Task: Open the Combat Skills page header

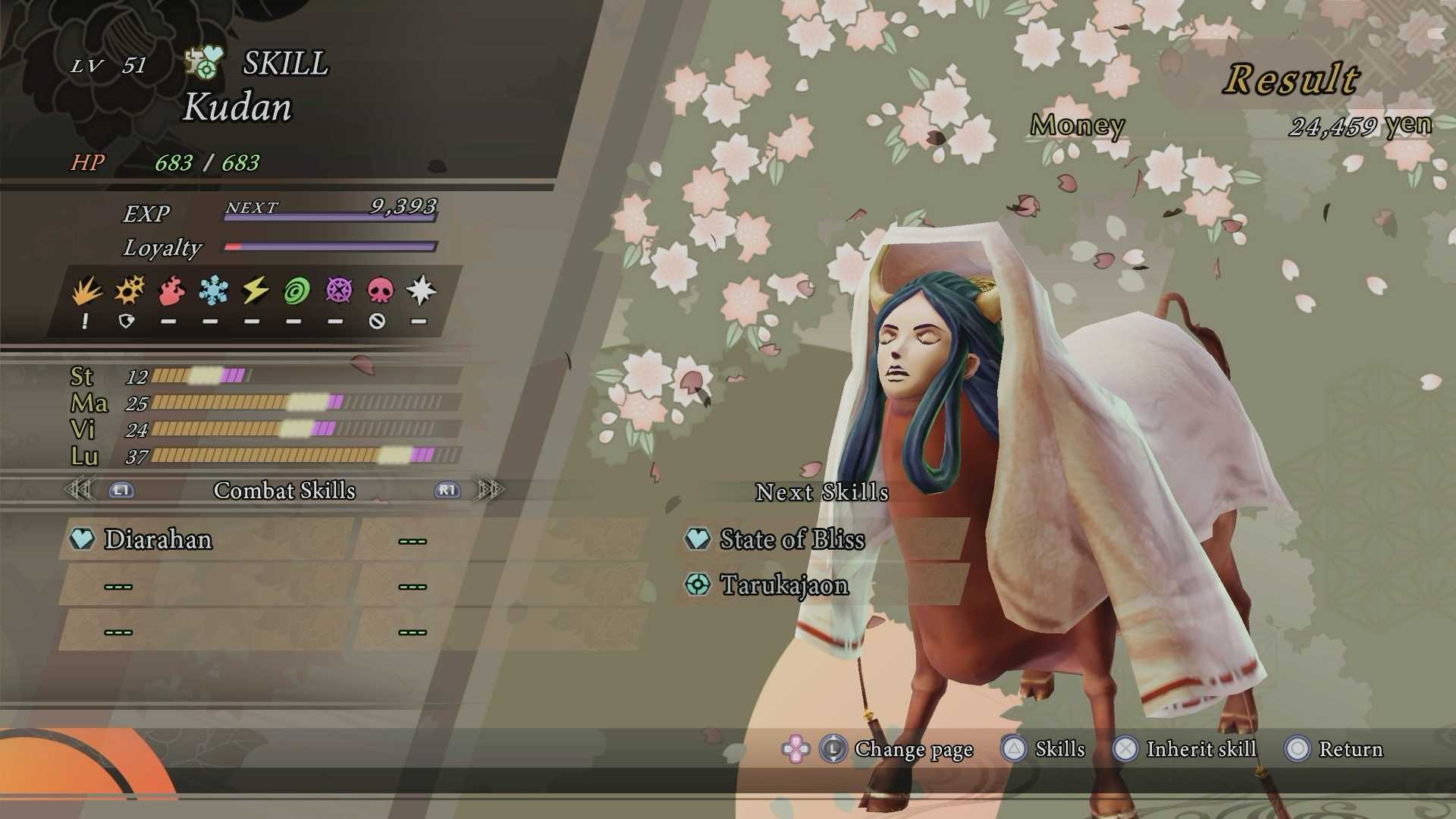Action: coord(284,491)
